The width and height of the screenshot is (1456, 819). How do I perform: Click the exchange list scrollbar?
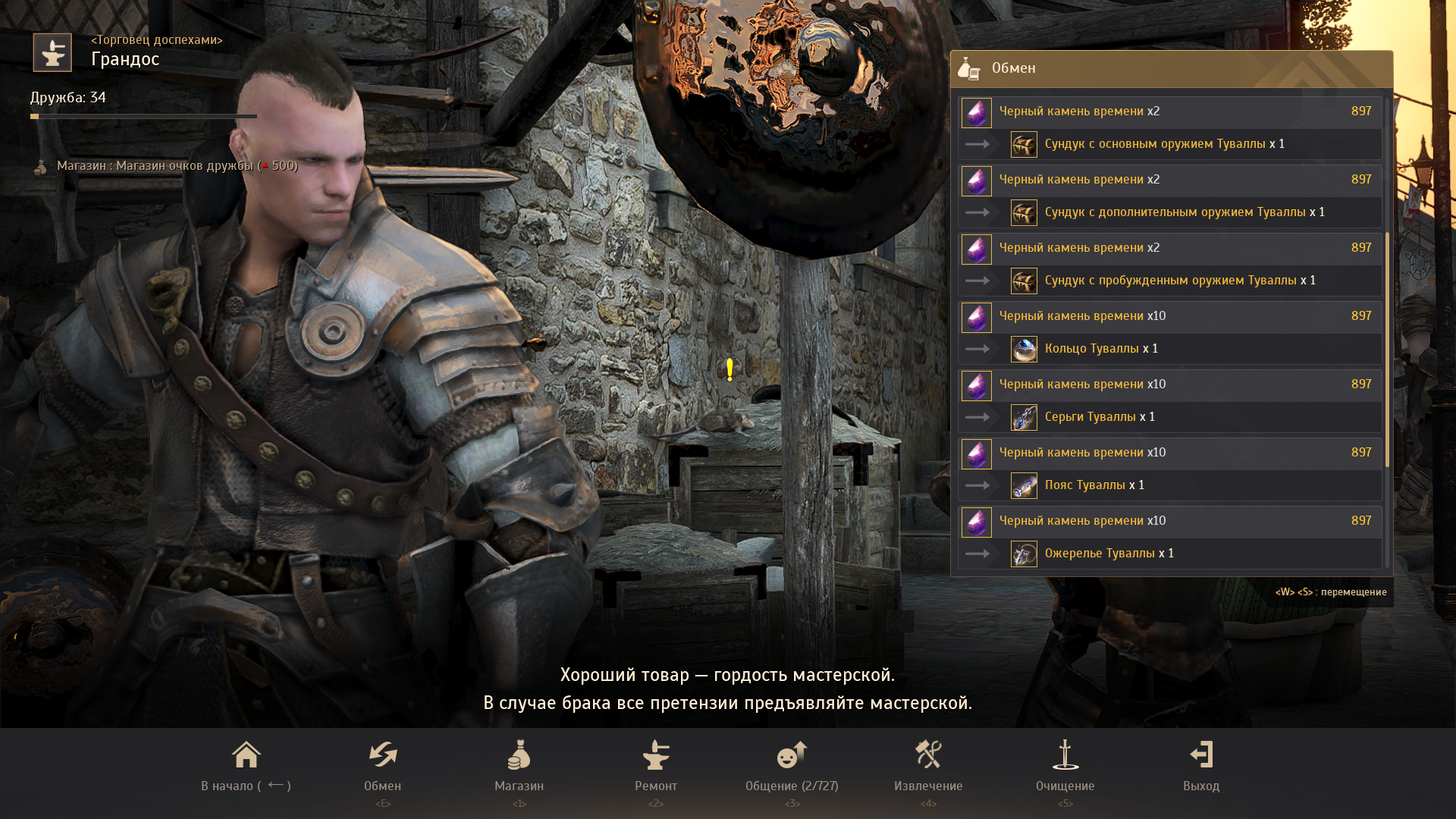(1387, 349)
